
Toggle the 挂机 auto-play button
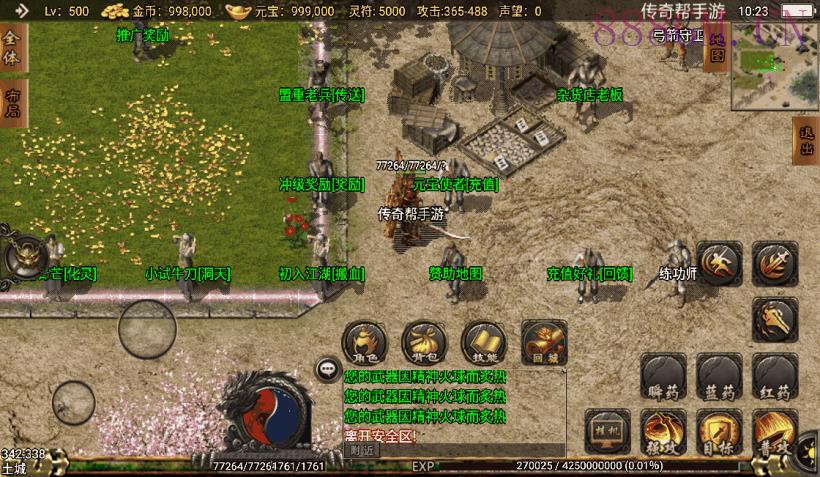(607, 427)
